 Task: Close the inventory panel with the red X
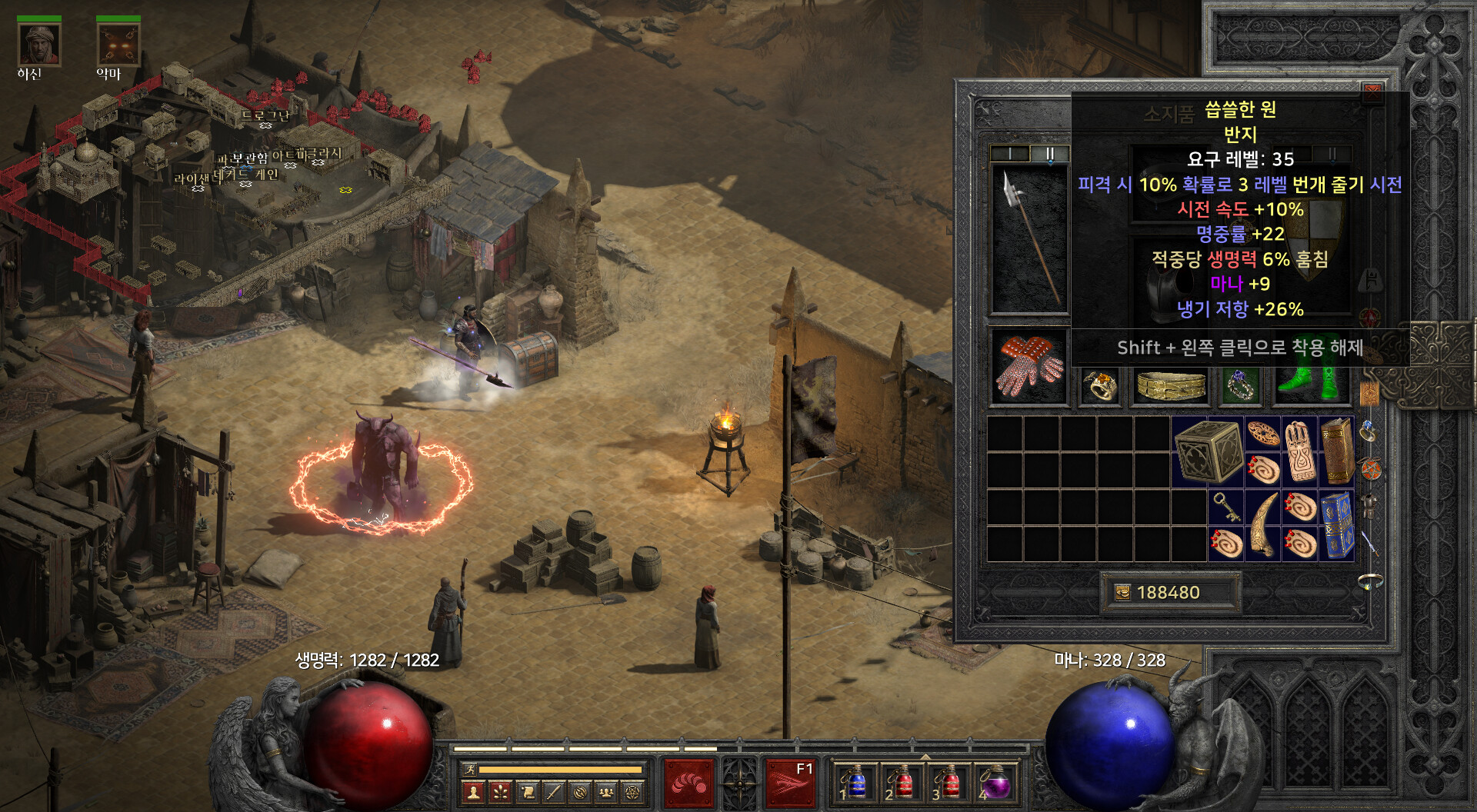pyautogui.click(x=1372, y=94)
